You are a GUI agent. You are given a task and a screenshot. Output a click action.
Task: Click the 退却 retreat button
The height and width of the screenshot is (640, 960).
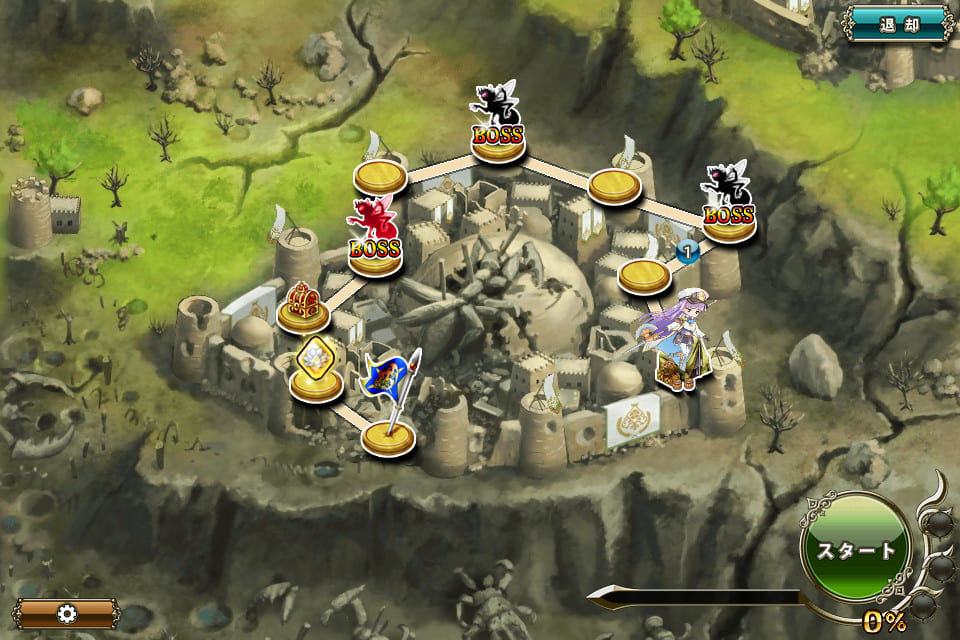point(897,24)
